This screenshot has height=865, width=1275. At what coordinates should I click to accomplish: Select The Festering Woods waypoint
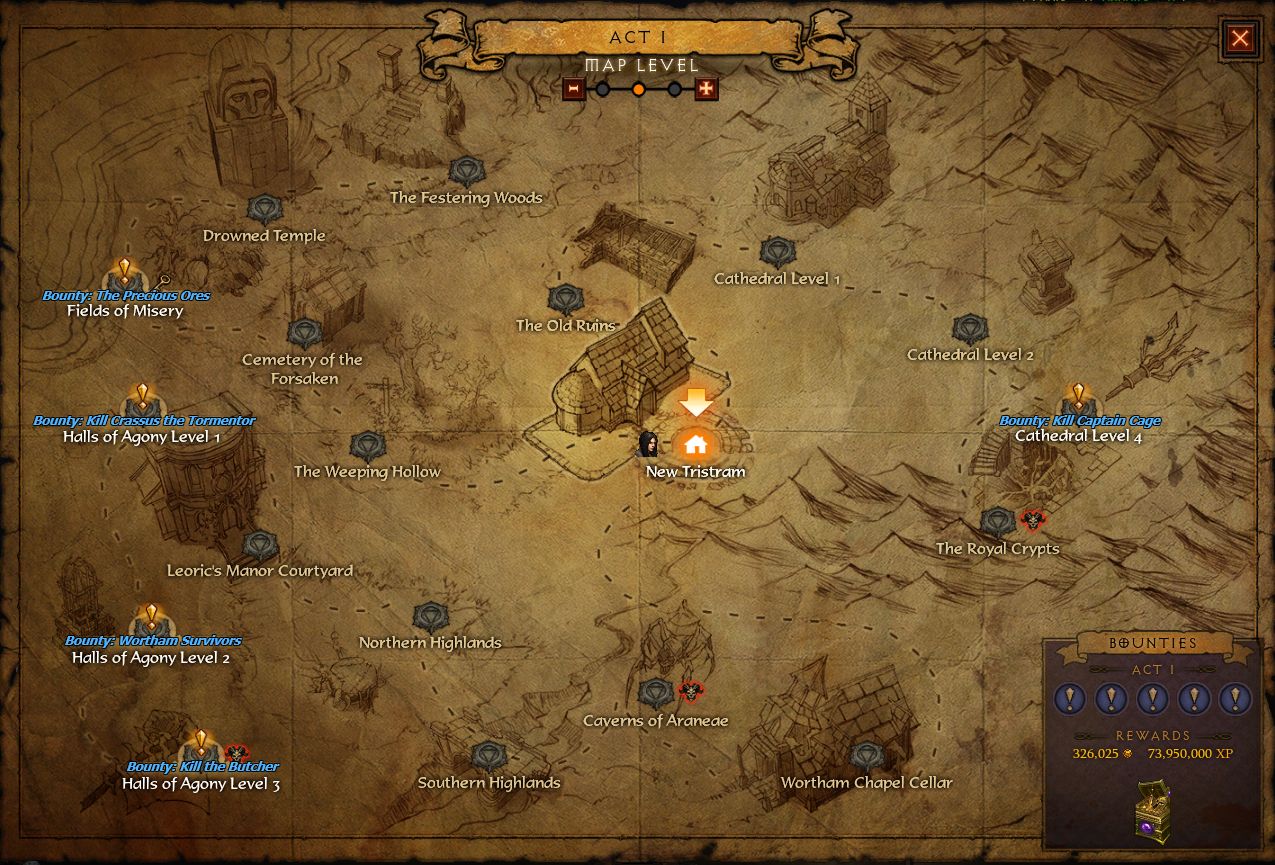coord(466,172)
